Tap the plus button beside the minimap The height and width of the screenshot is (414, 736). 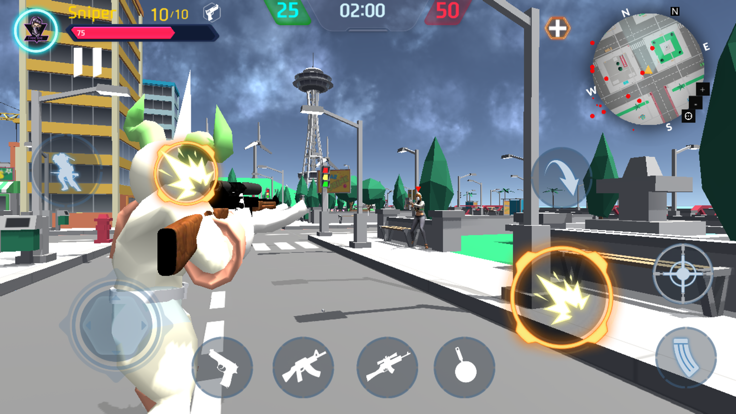pyautogui.click(x=557, y=28)
